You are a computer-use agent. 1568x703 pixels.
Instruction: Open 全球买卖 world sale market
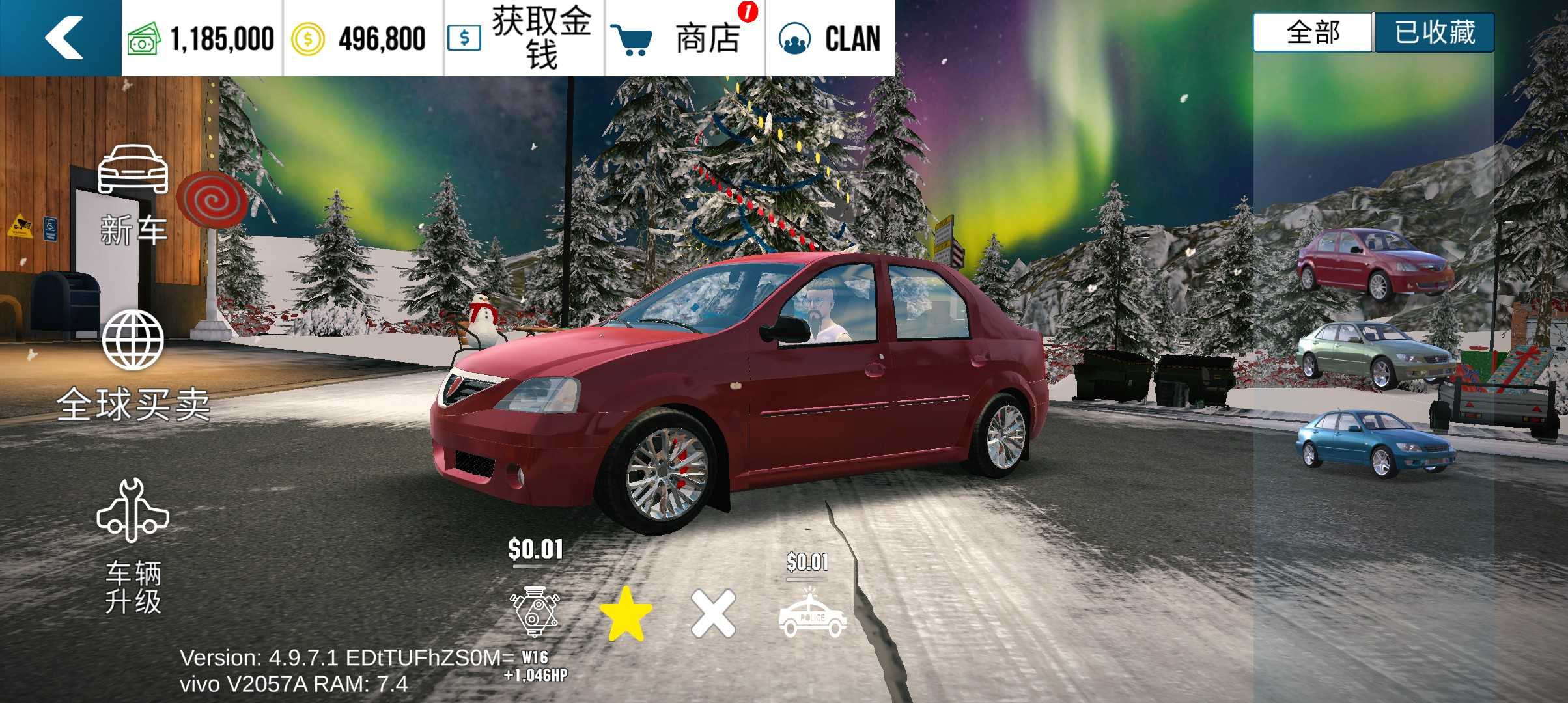133,366
